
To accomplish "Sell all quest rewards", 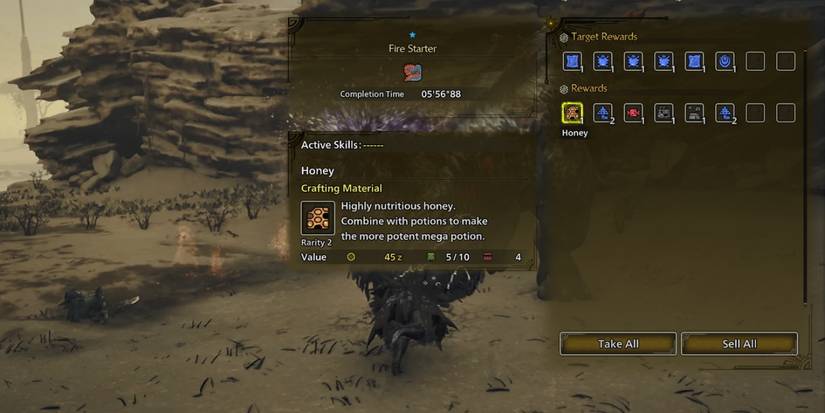I will click(739, 344).
